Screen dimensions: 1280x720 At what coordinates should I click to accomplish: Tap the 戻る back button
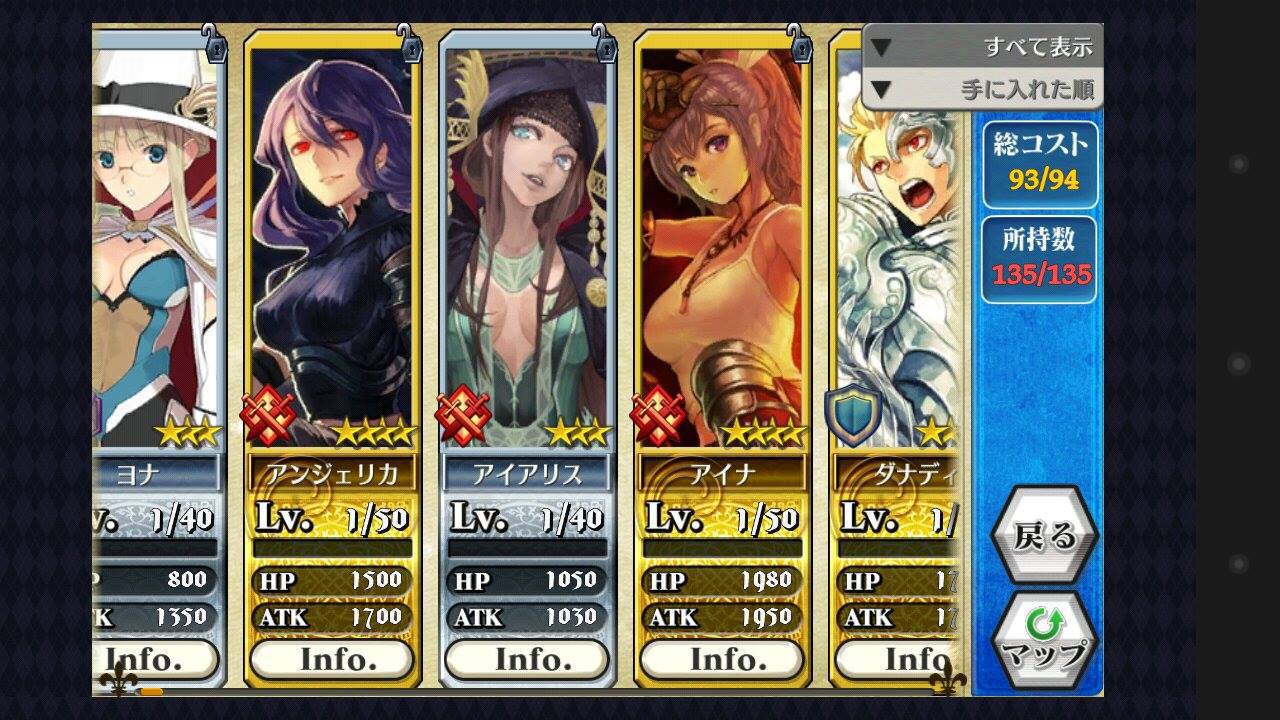point(1044,536)
